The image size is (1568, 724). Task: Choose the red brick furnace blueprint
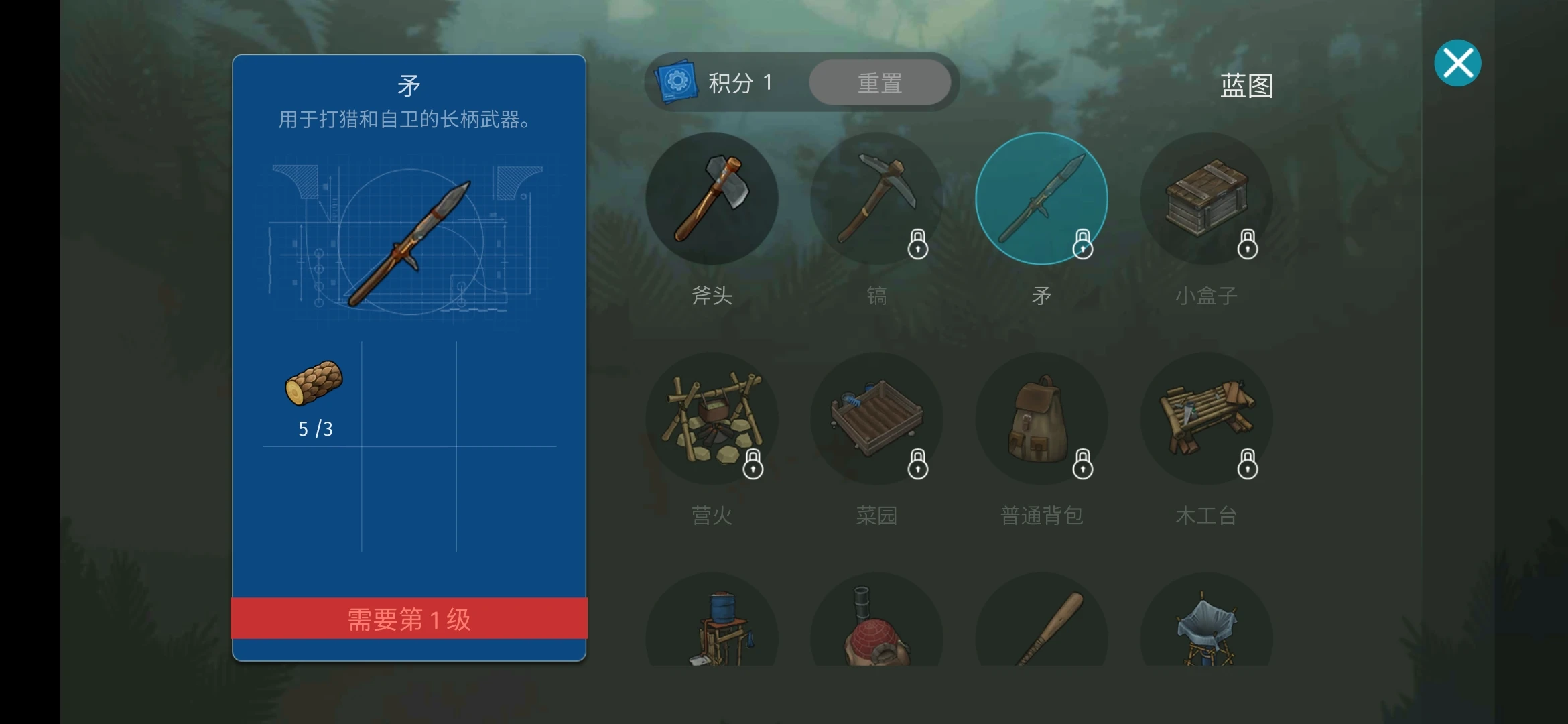point(876,627)
